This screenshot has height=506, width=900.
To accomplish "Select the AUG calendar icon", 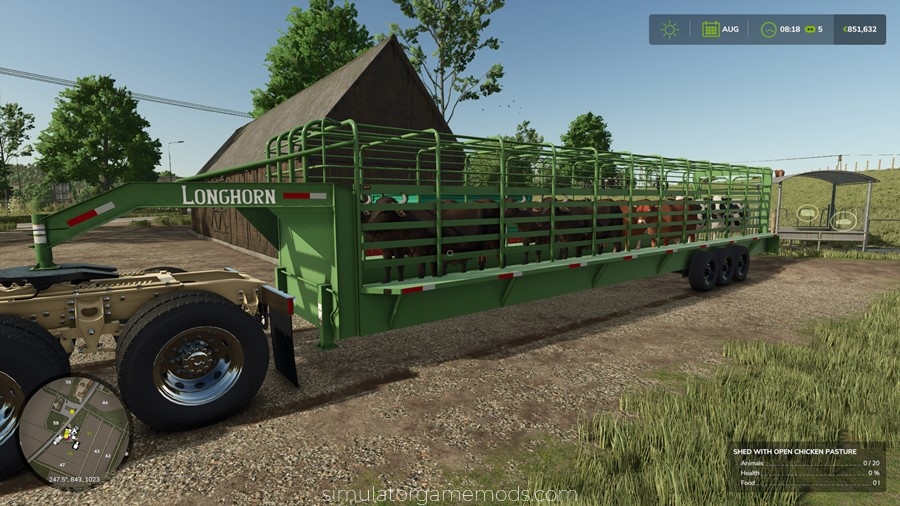I will [710, 29].
